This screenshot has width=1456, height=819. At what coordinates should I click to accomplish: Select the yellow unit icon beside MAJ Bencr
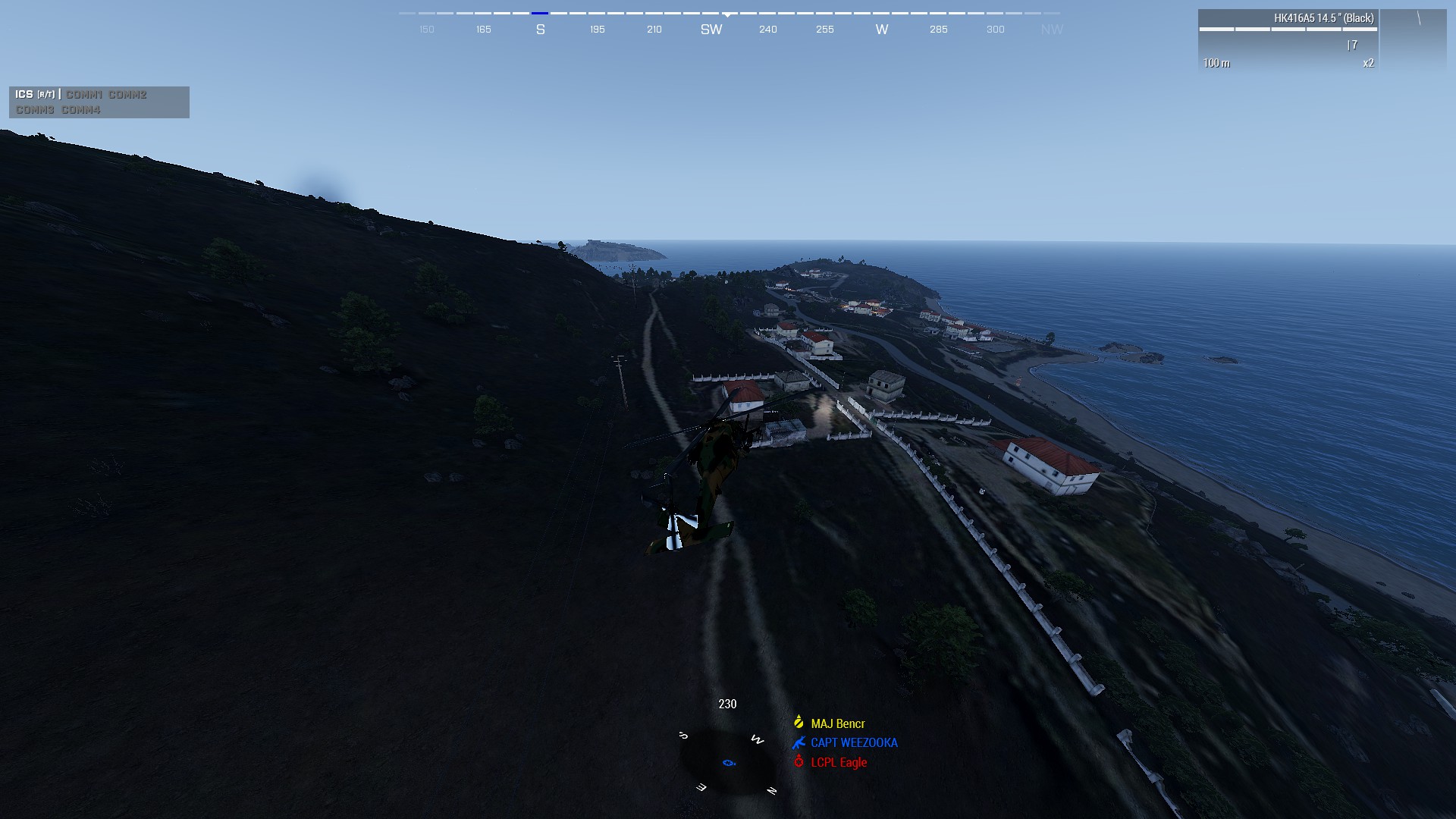tap(798, 723)
